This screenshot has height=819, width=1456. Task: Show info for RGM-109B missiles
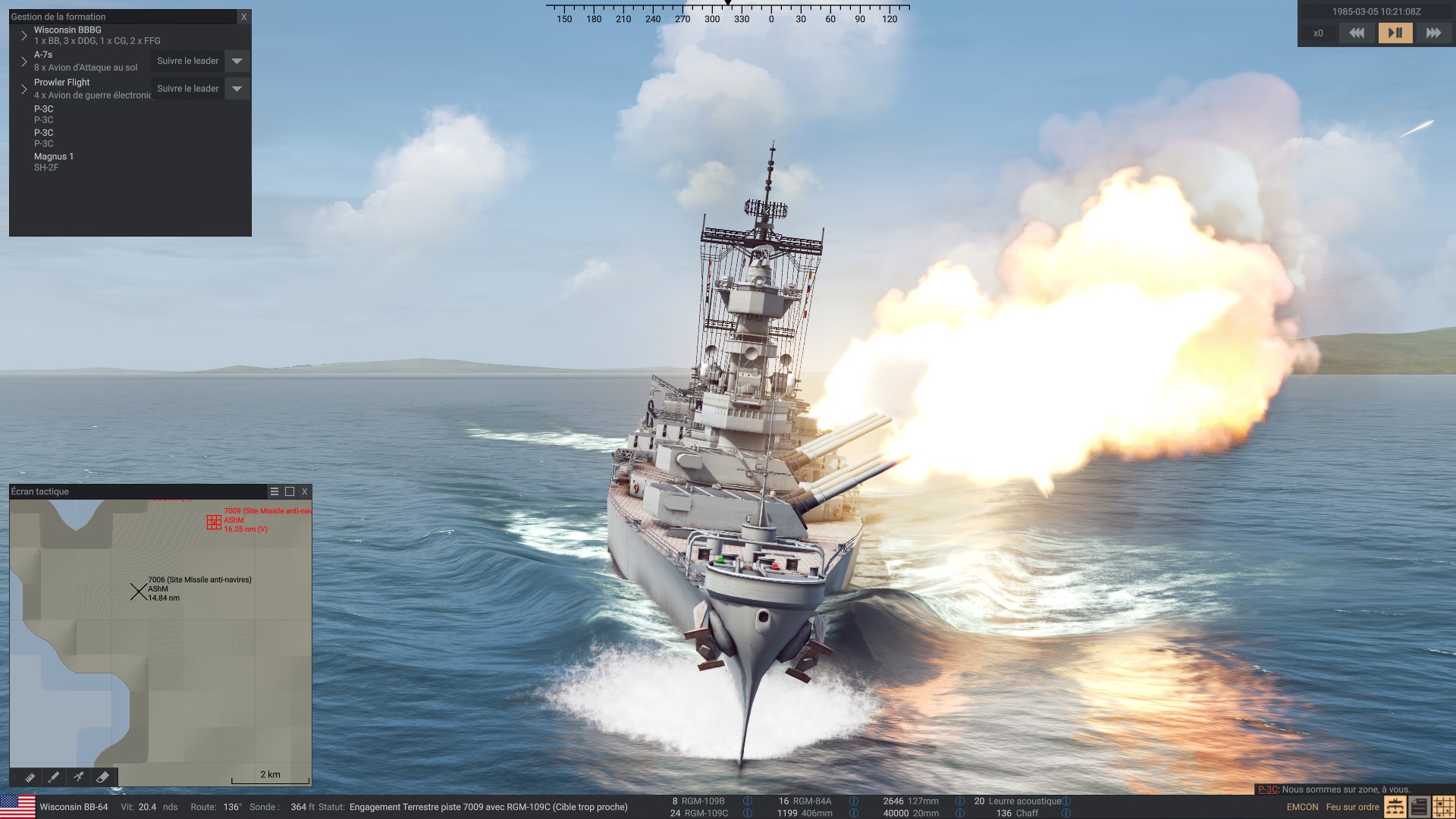pos(747,801)
